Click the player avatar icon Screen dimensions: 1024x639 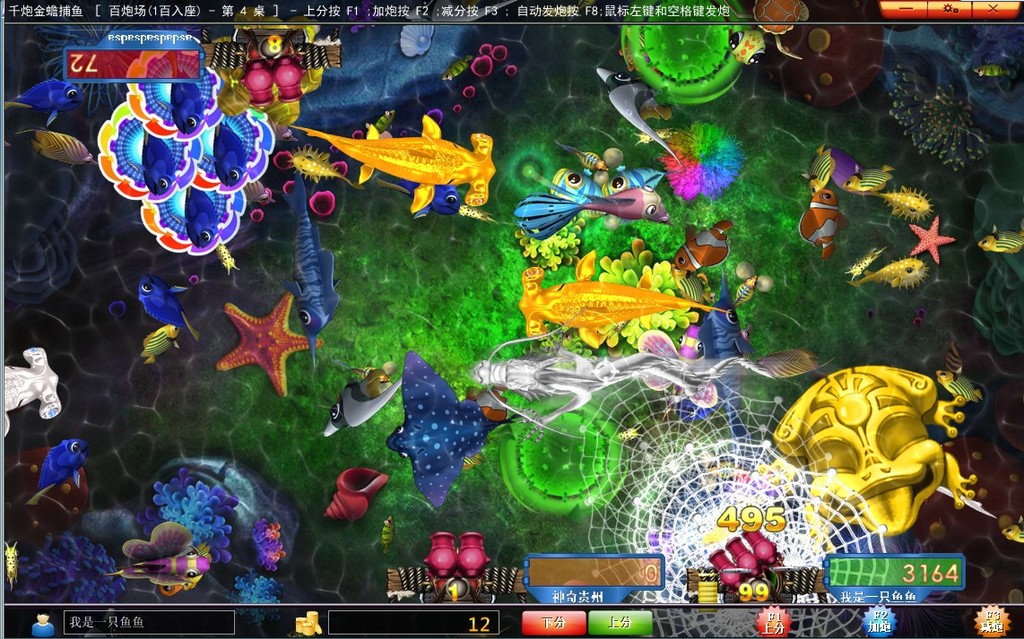(x=43, y=623)
